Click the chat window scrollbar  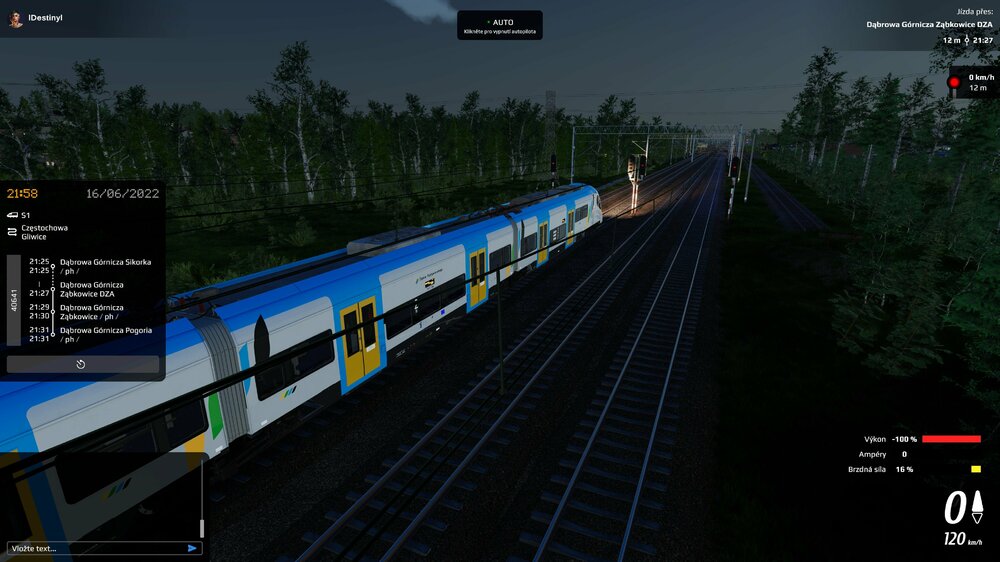point(202,527)
